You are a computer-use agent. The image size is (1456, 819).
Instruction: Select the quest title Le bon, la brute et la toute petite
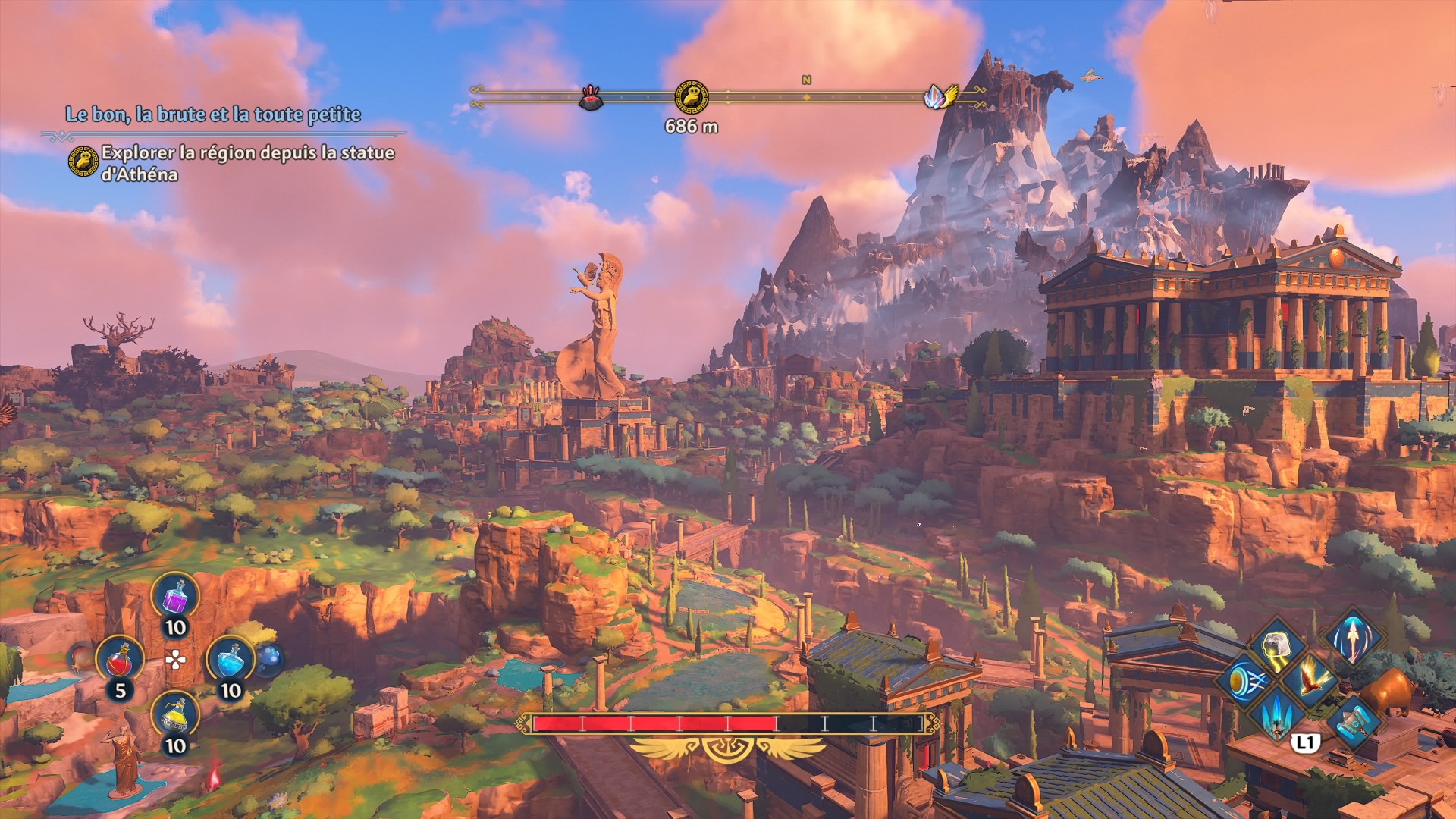click(213, 115)
